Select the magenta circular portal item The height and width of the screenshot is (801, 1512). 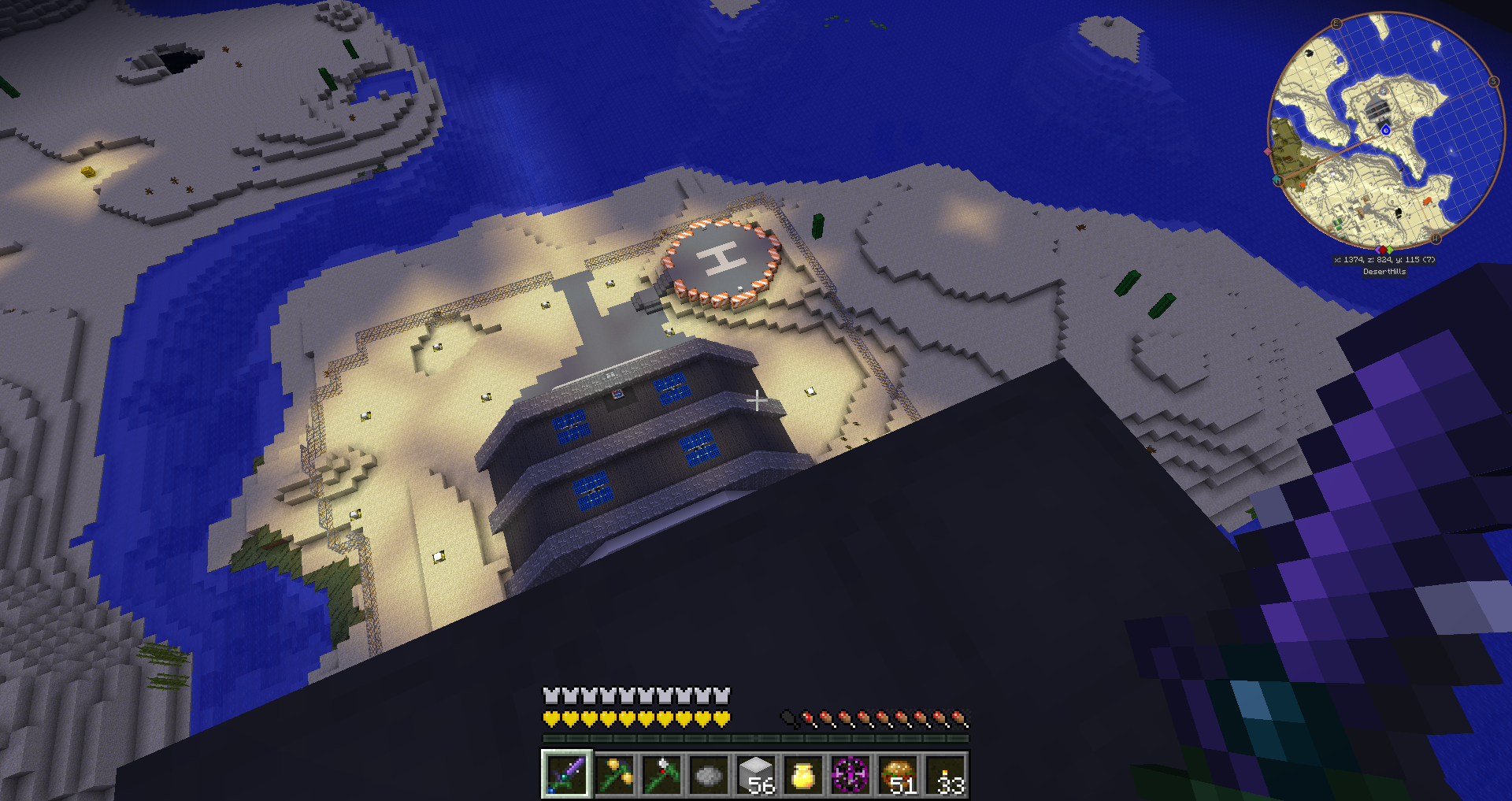tap(850, 774)
